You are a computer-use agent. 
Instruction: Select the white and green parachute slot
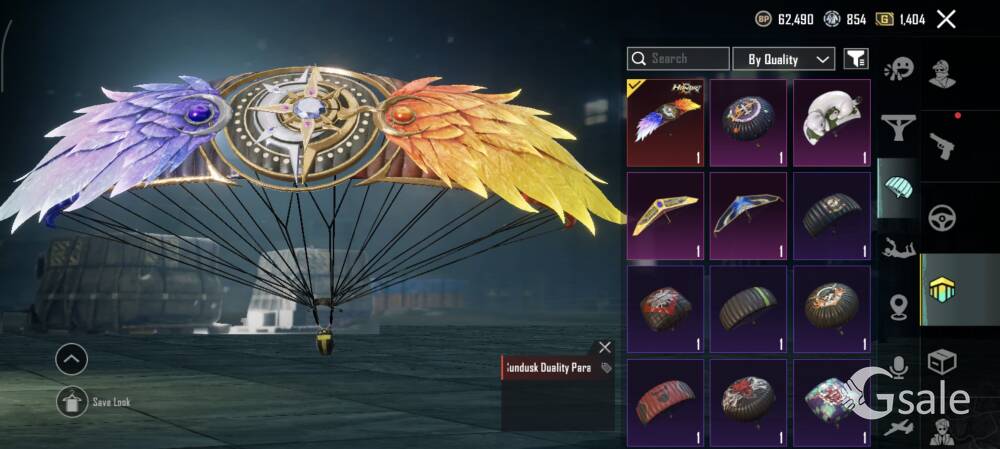pos(831,123)
